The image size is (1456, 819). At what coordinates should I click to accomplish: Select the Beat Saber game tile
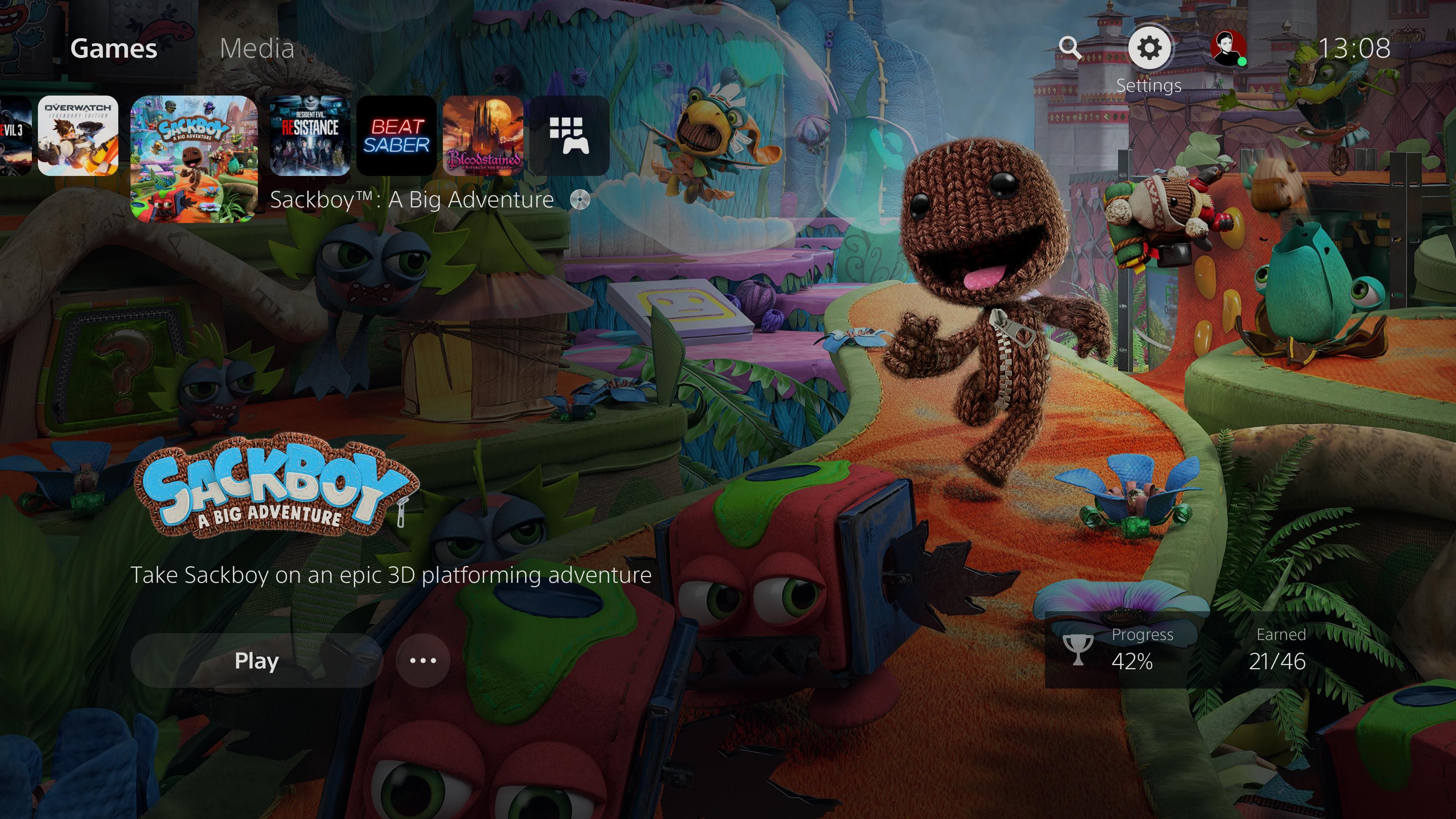click(x=396, y=136)
